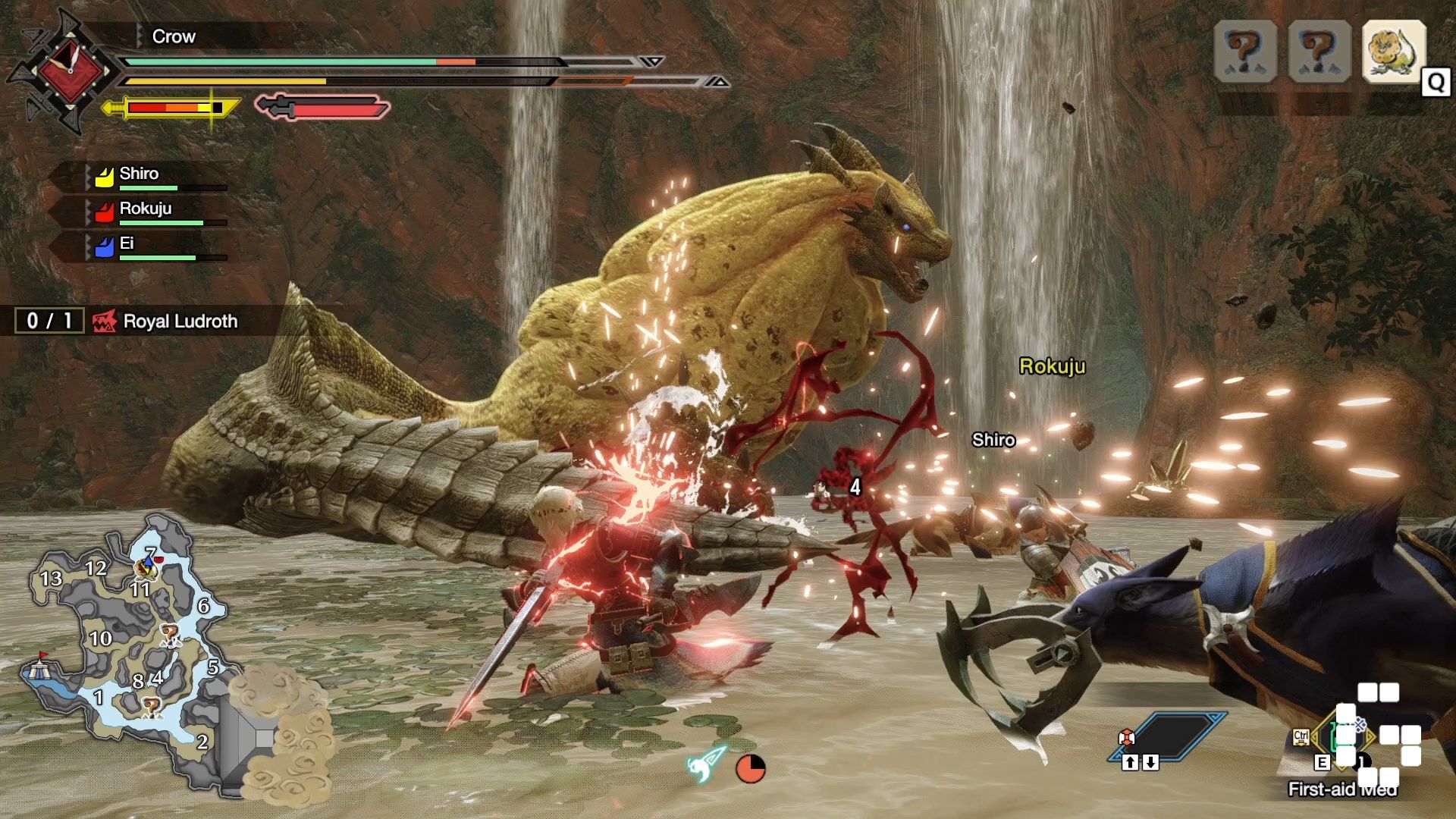Select Crow's nameplate banner

point(173,36)
